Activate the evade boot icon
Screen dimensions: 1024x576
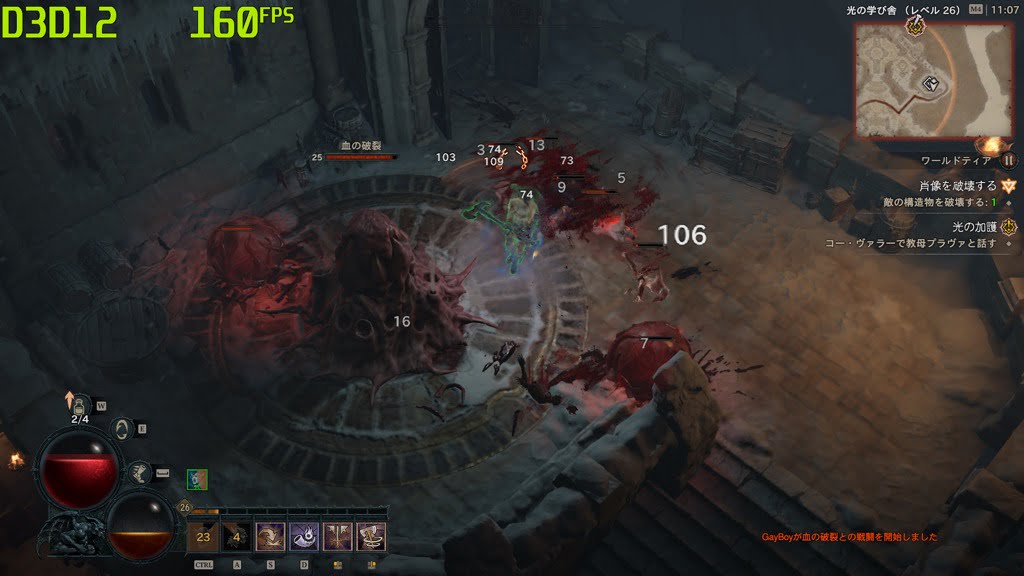(x=141, y=472)
